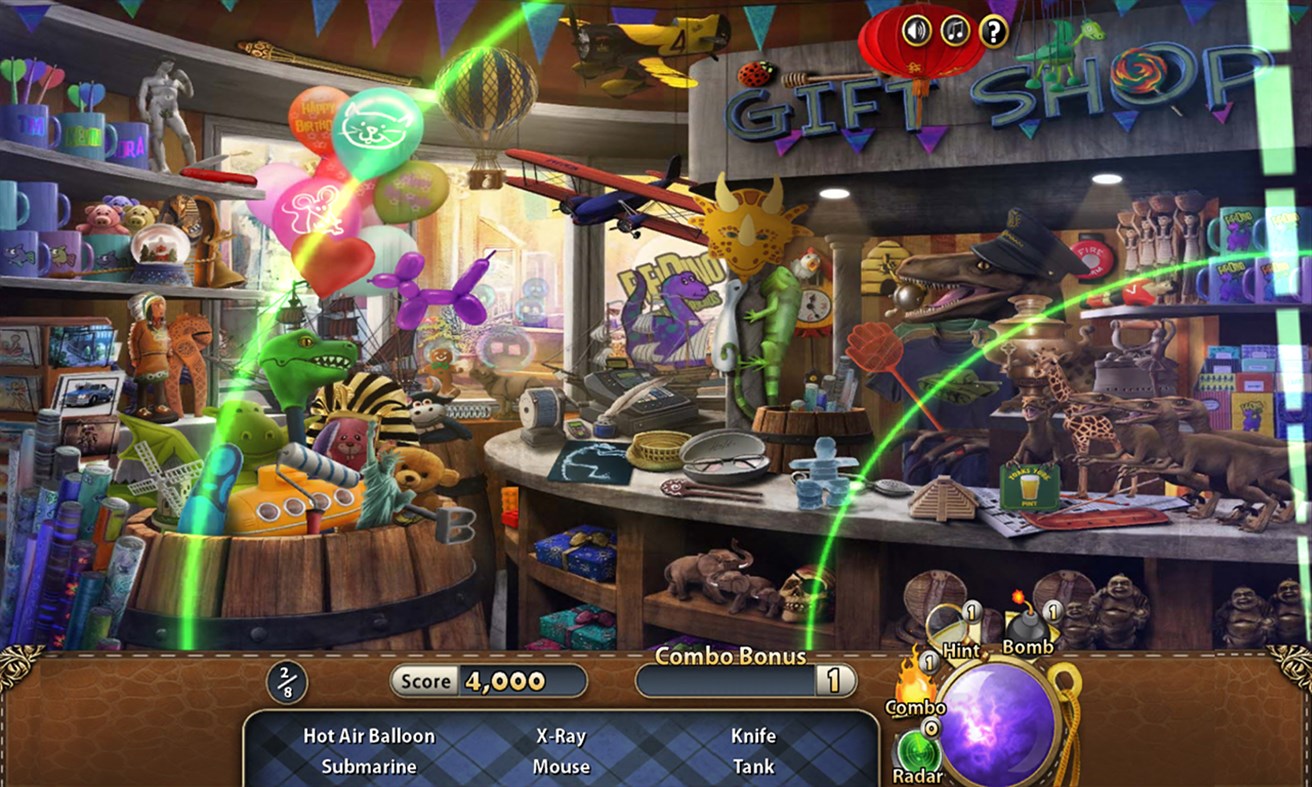Click the 'Mouse' word in the list
The height and width of the screenshot is (787, 1312).
pyautogui.click(x=561, y=766)
